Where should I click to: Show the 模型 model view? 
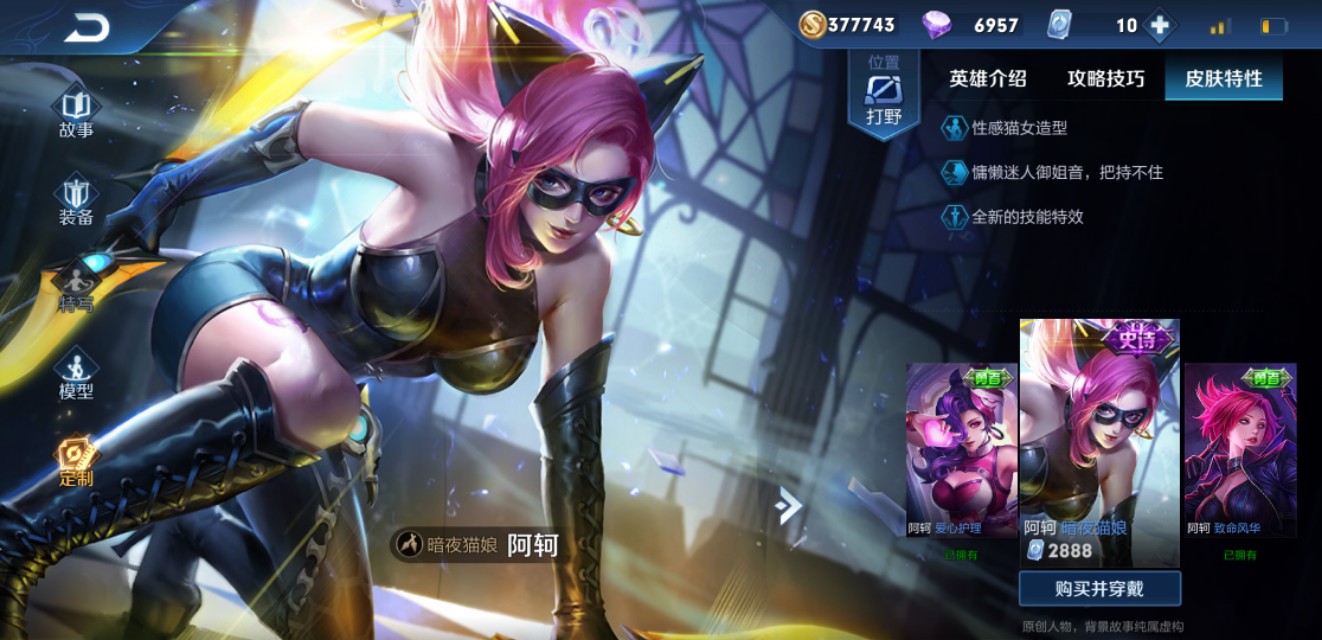pyautogui.click(x=76, y=375)
